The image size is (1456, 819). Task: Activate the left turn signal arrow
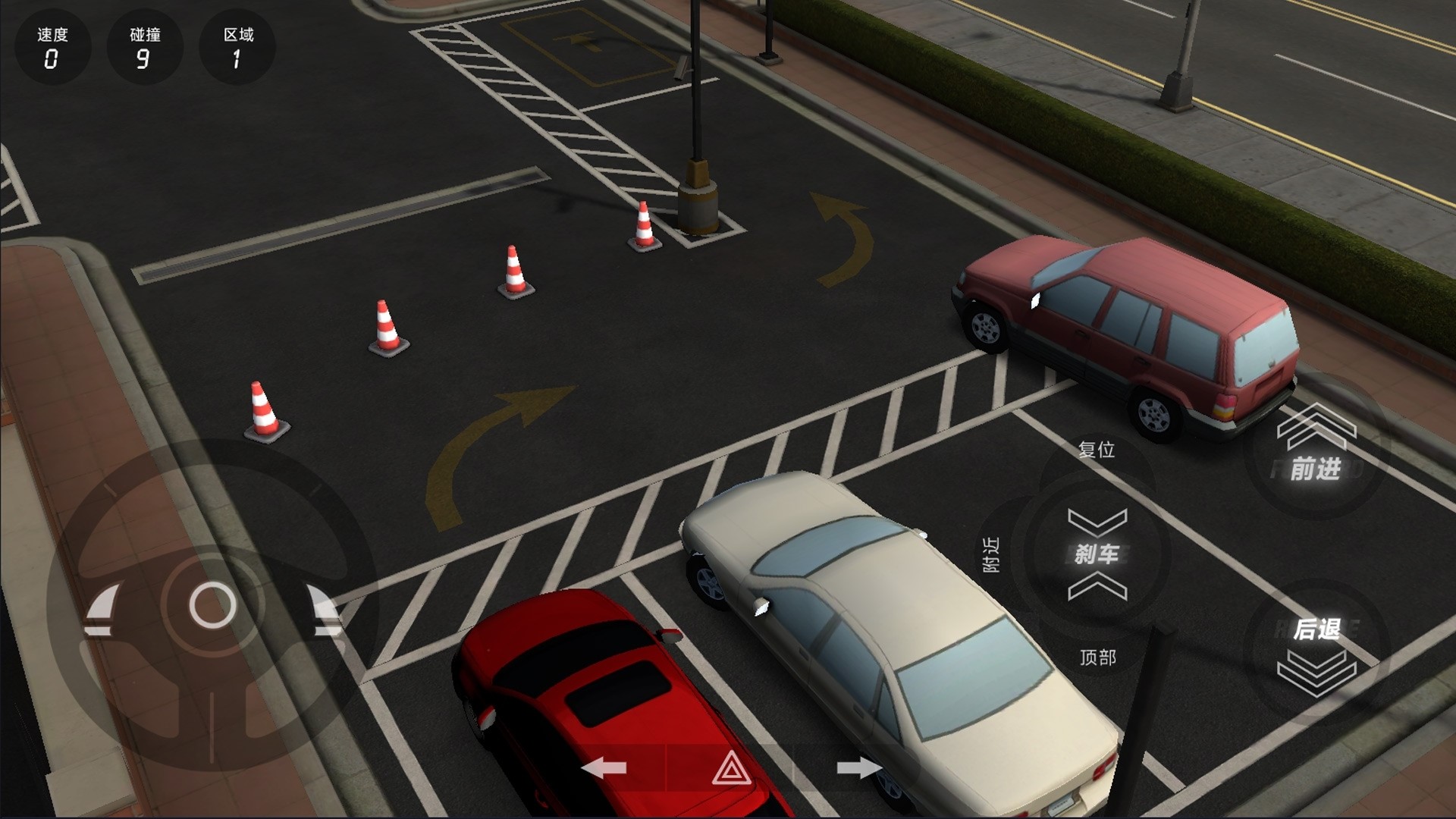(x=604, y=768)
